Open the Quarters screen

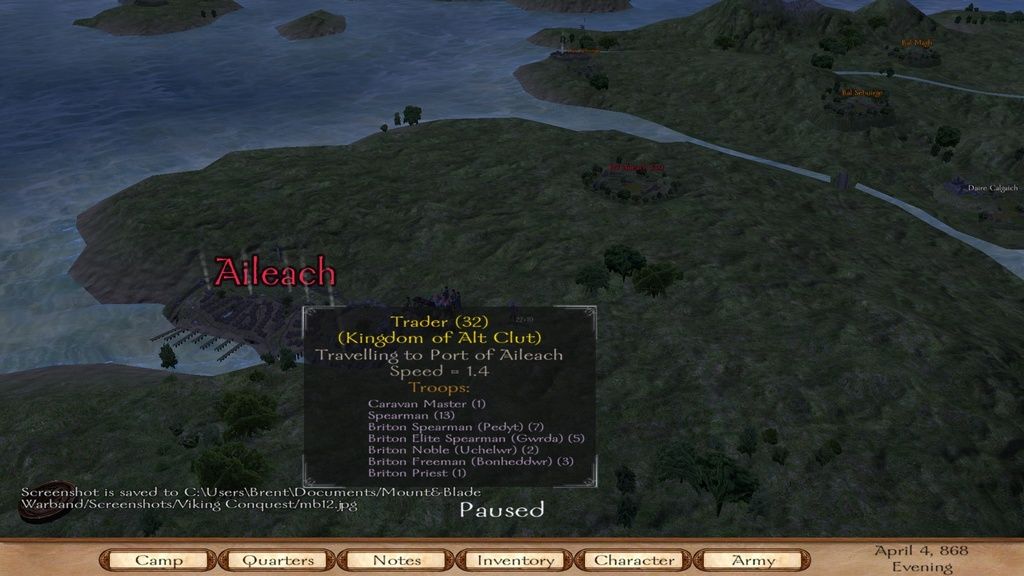tap(277, 560)
